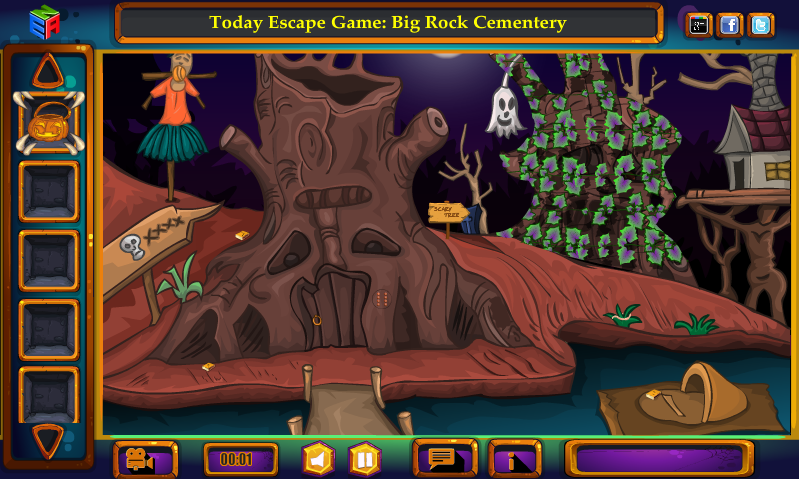Pause the game with the pause button
The image size is (799, 479).
(364, 459)
